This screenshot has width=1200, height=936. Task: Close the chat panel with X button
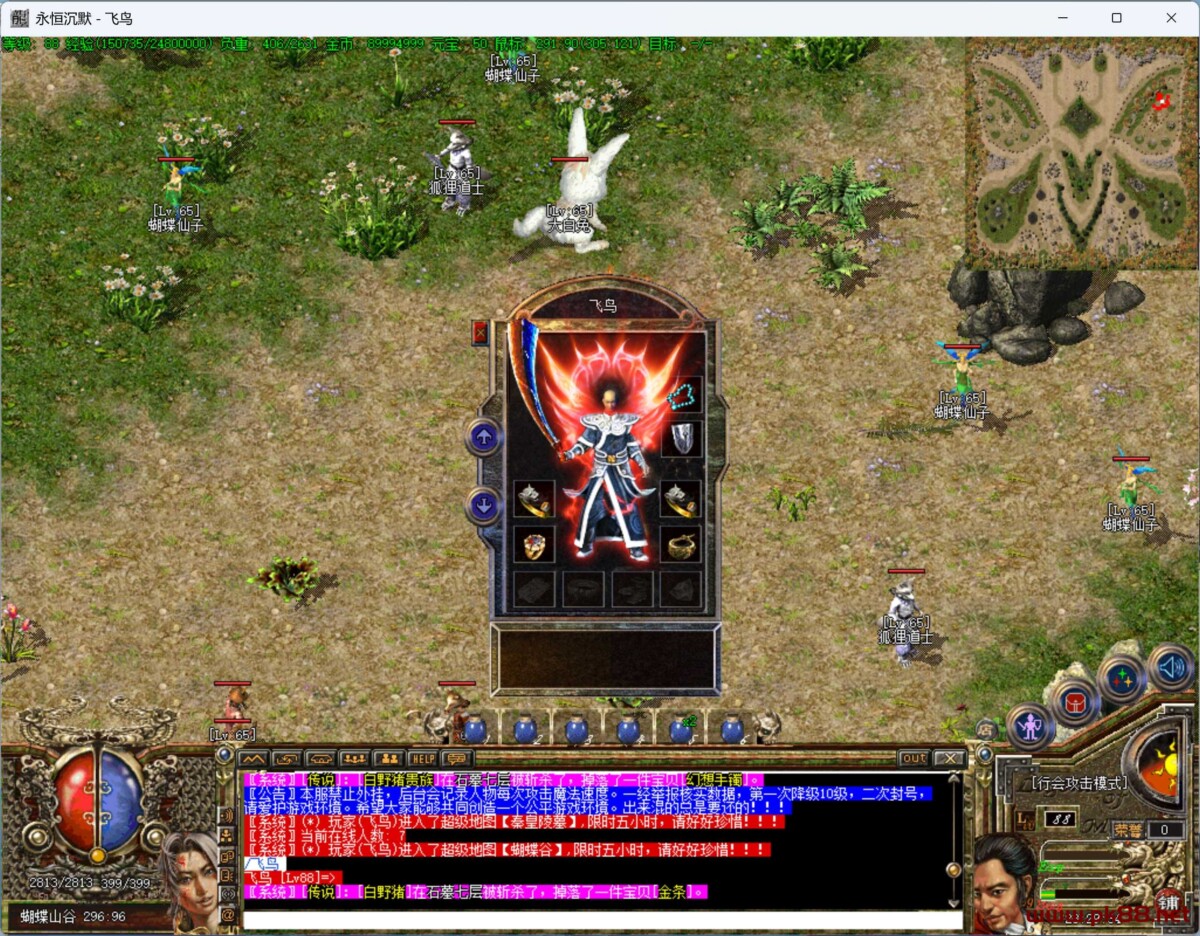948,758
